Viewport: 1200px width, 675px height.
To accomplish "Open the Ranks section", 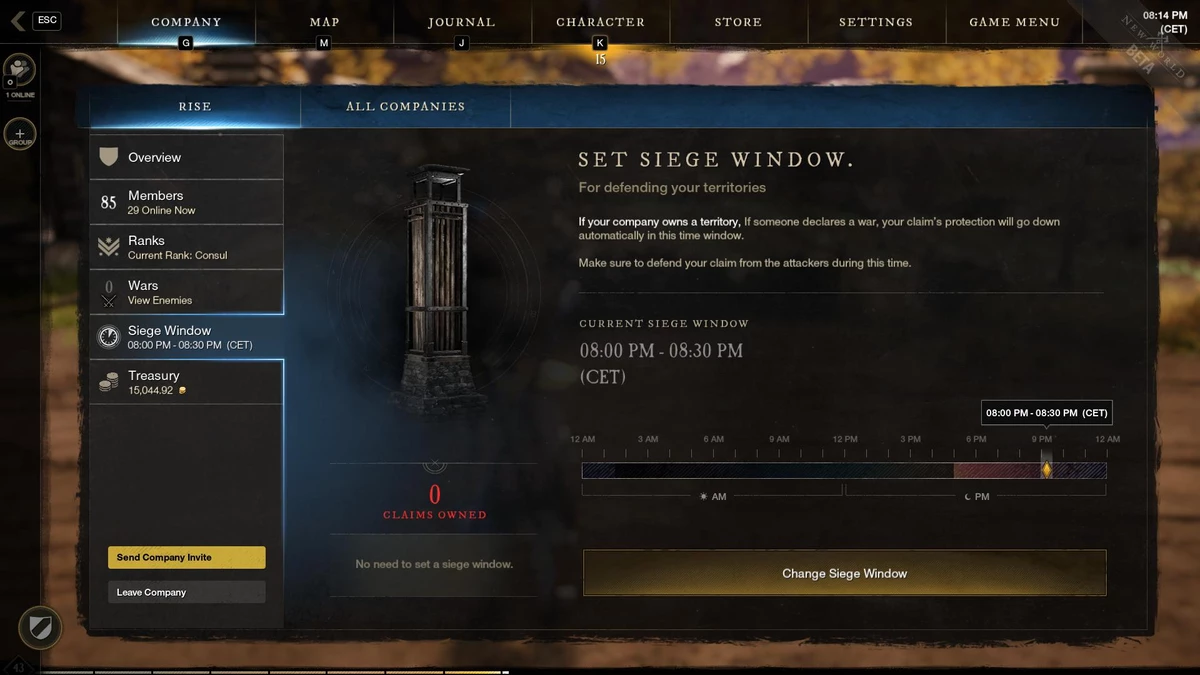I will click(x=187, y=247).
